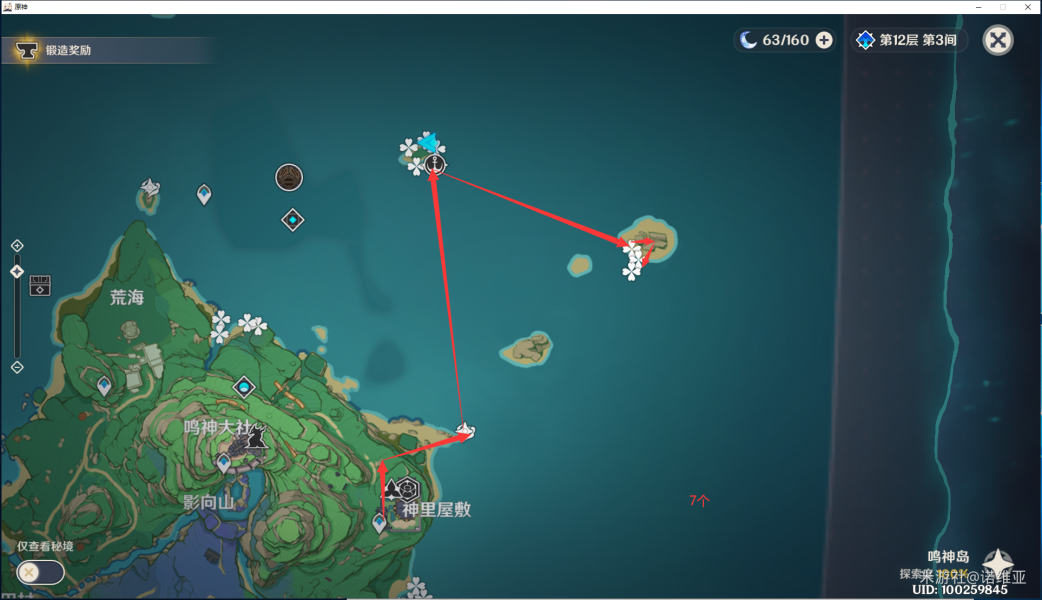Open the custom map pin list icon

[x=40, y=285]
